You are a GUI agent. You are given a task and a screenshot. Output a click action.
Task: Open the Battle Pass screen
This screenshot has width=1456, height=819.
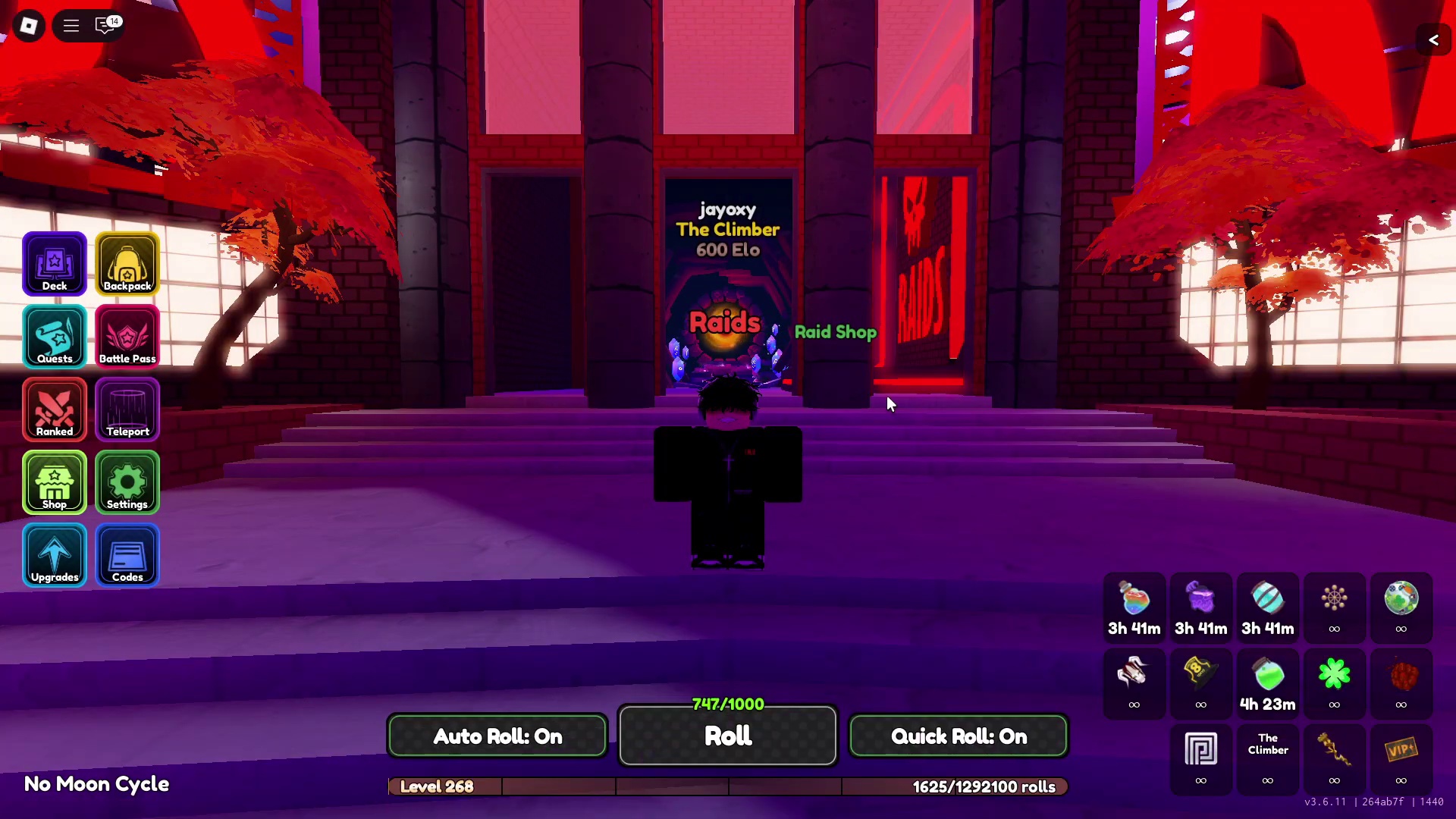[x=127, y=336]
